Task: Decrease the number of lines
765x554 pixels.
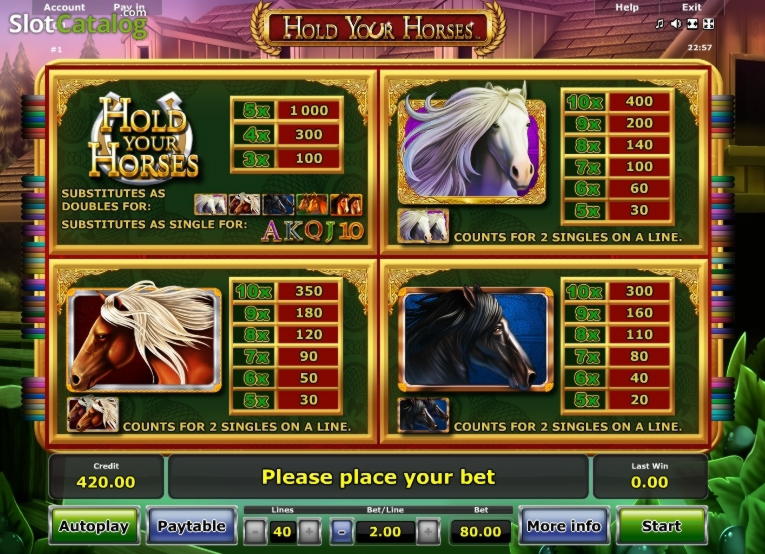Action: click(x=257, y=531)
